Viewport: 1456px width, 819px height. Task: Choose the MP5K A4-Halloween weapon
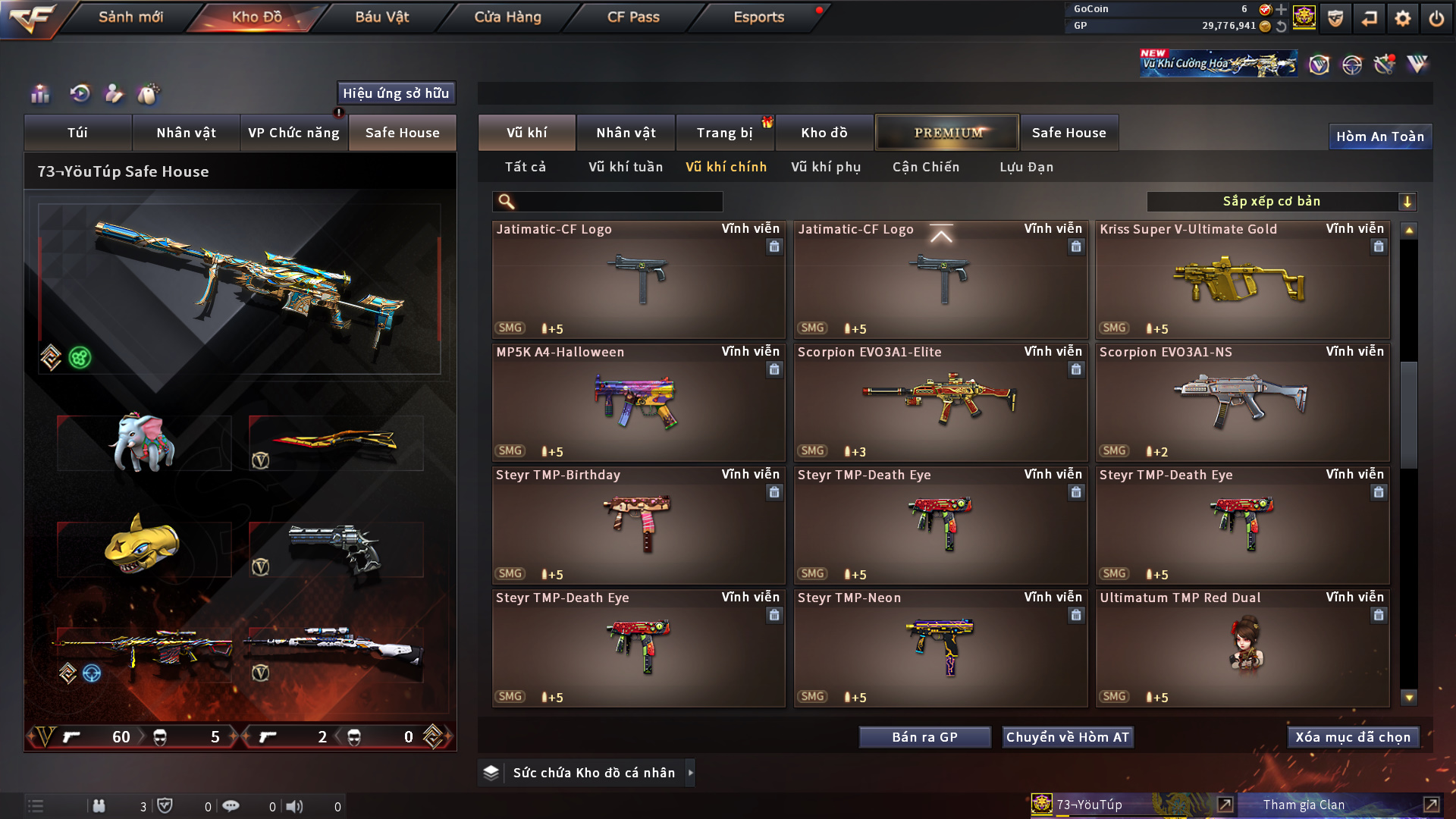638,403
